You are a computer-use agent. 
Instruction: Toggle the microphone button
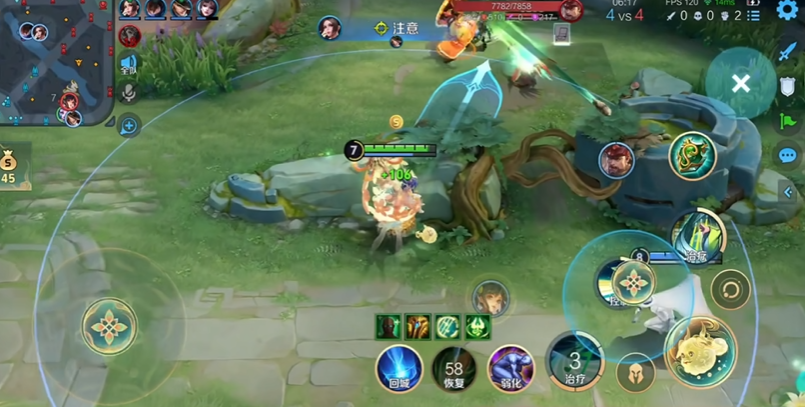[x=129, y=93]
